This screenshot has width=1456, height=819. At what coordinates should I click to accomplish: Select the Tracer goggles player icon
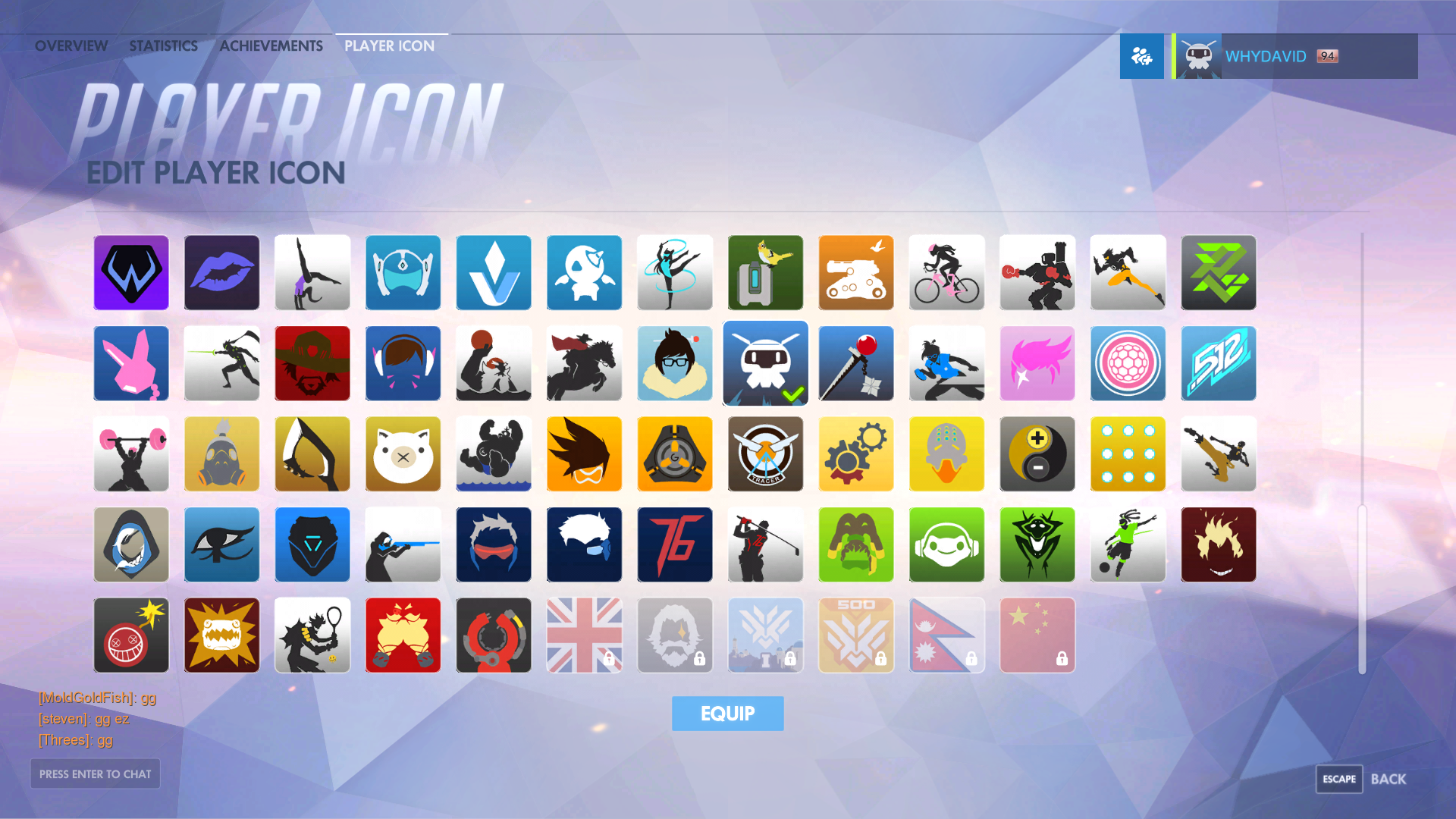point(584,454)
